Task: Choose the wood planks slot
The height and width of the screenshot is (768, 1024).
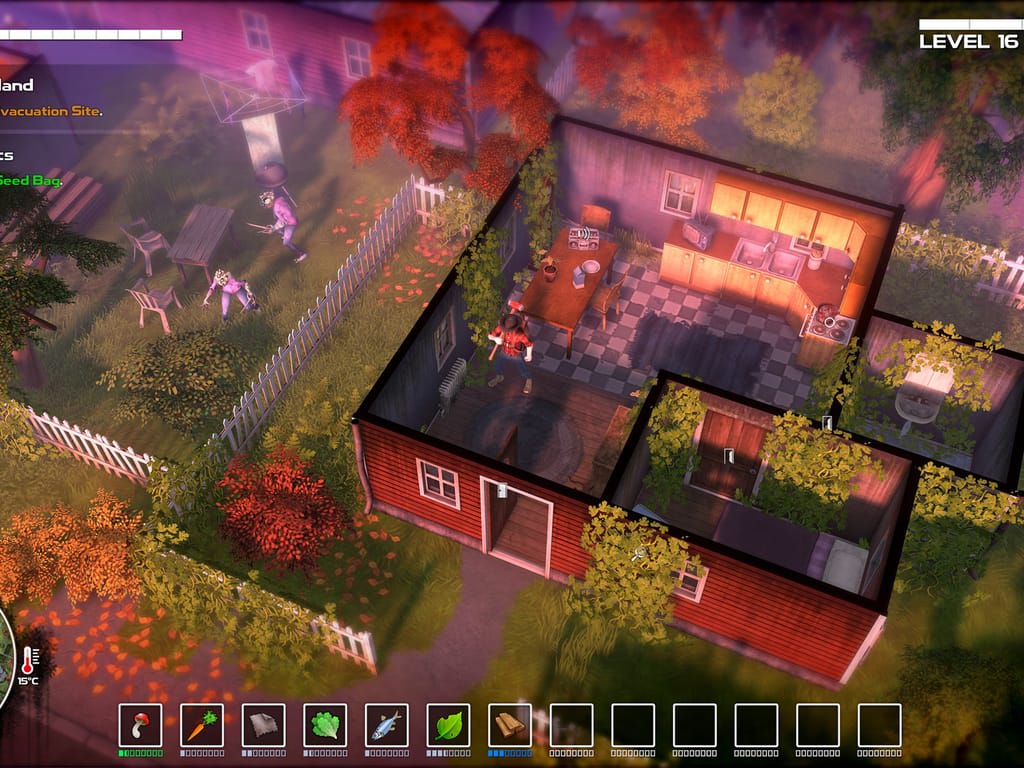Action: 510,725
